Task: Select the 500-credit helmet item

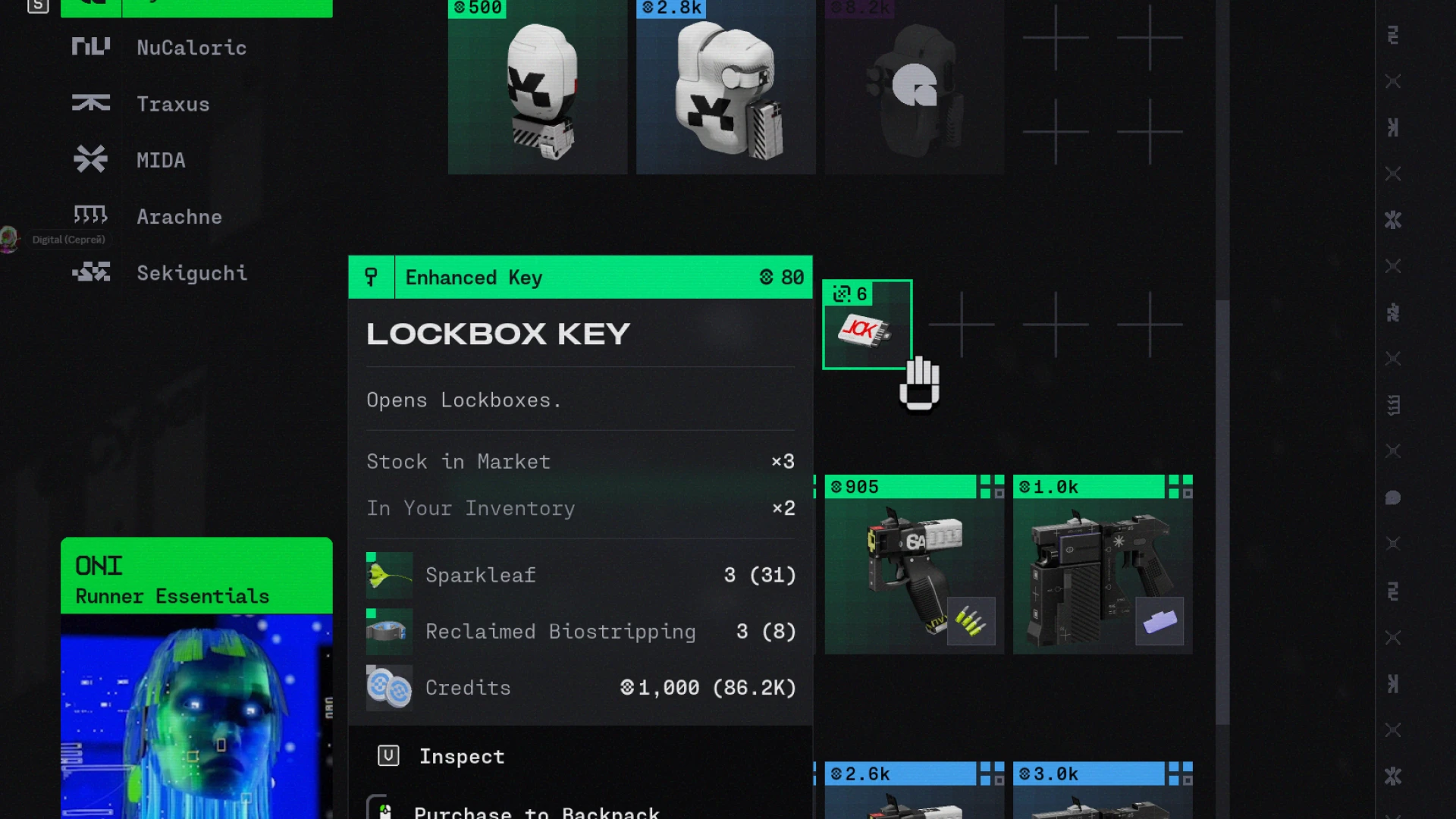Action: [x=538, y=87]
